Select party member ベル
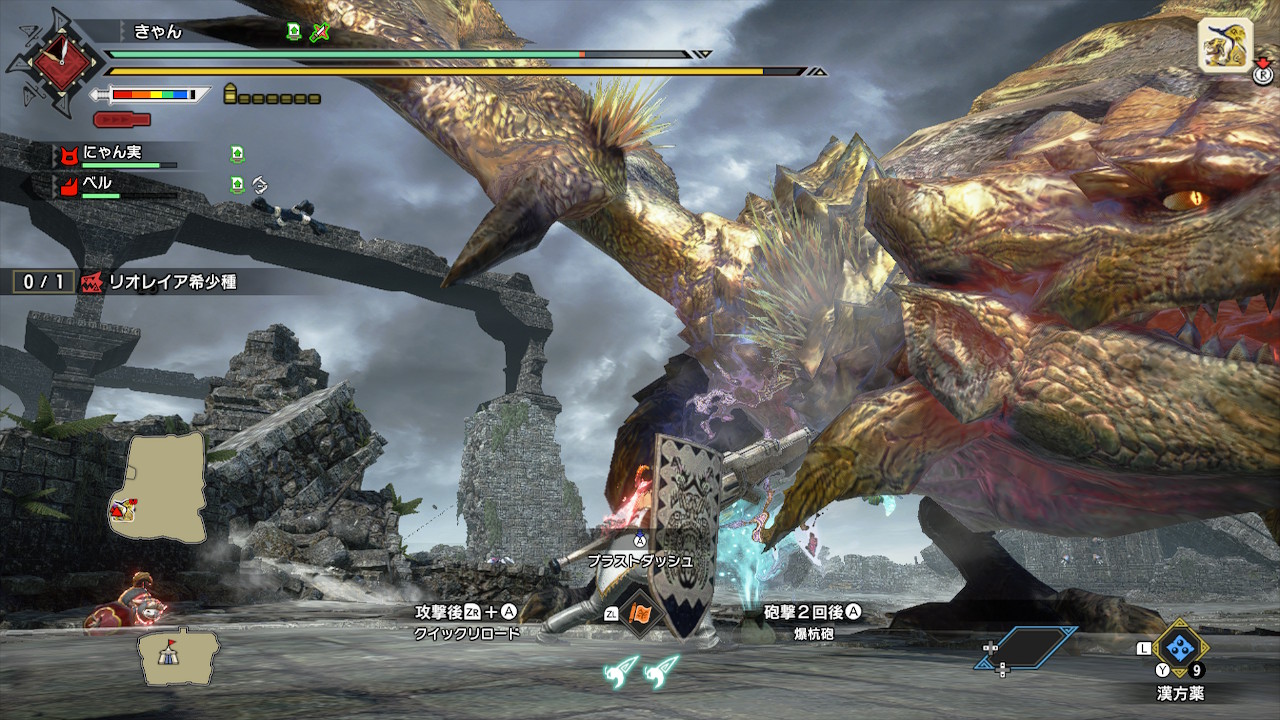Image resolution: width=1280 pixels, height=720 pixels. (97, 183)
